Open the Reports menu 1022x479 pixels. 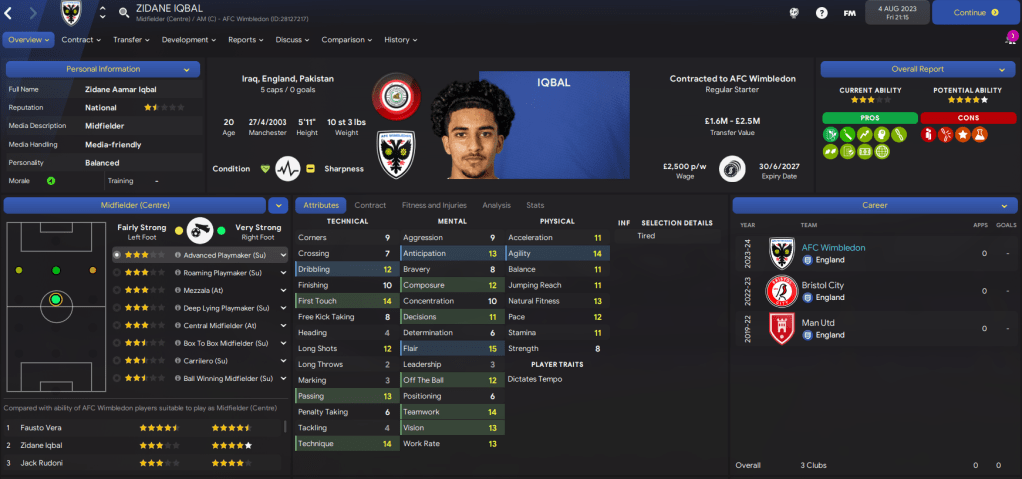click(x=245, y=40)
